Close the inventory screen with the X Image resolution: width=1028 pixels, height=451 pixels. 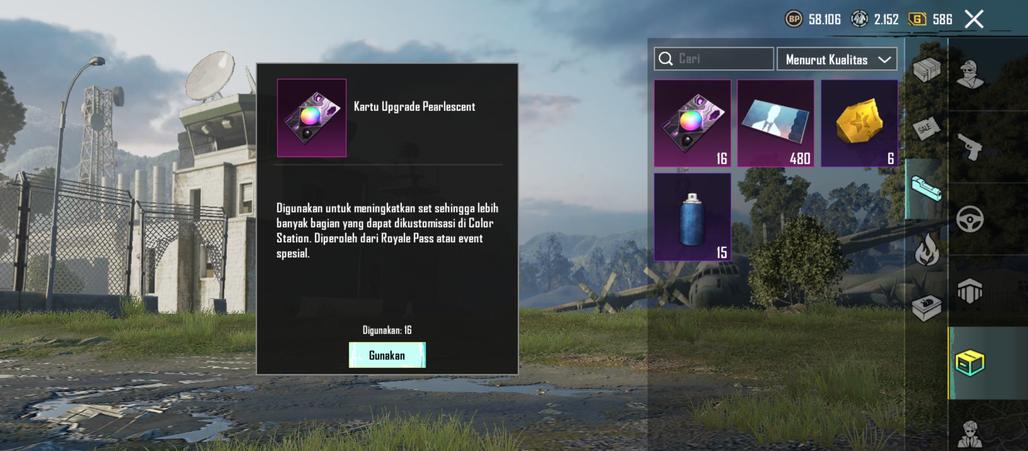click(x=974, y=19)
